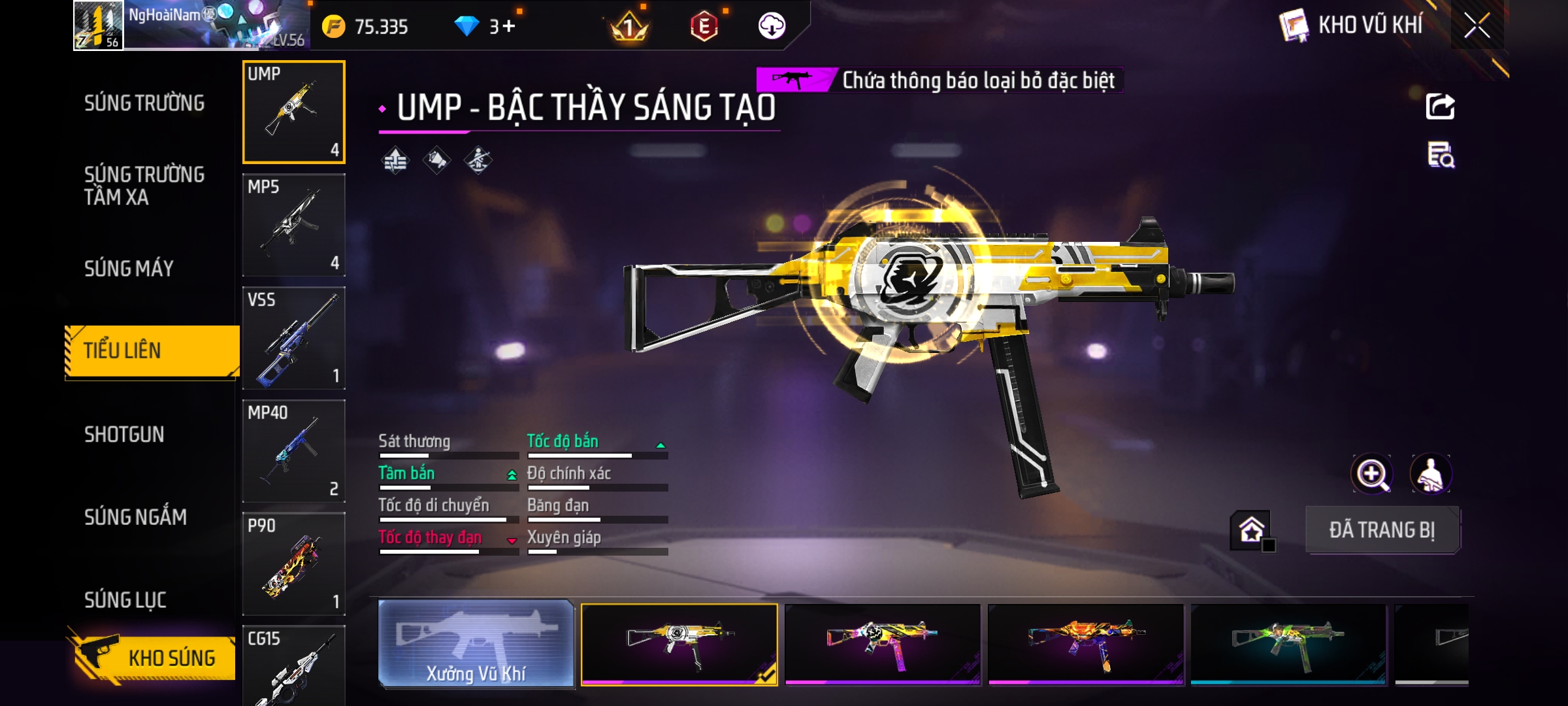Close the weapon vault screen

coord(1477,26)
